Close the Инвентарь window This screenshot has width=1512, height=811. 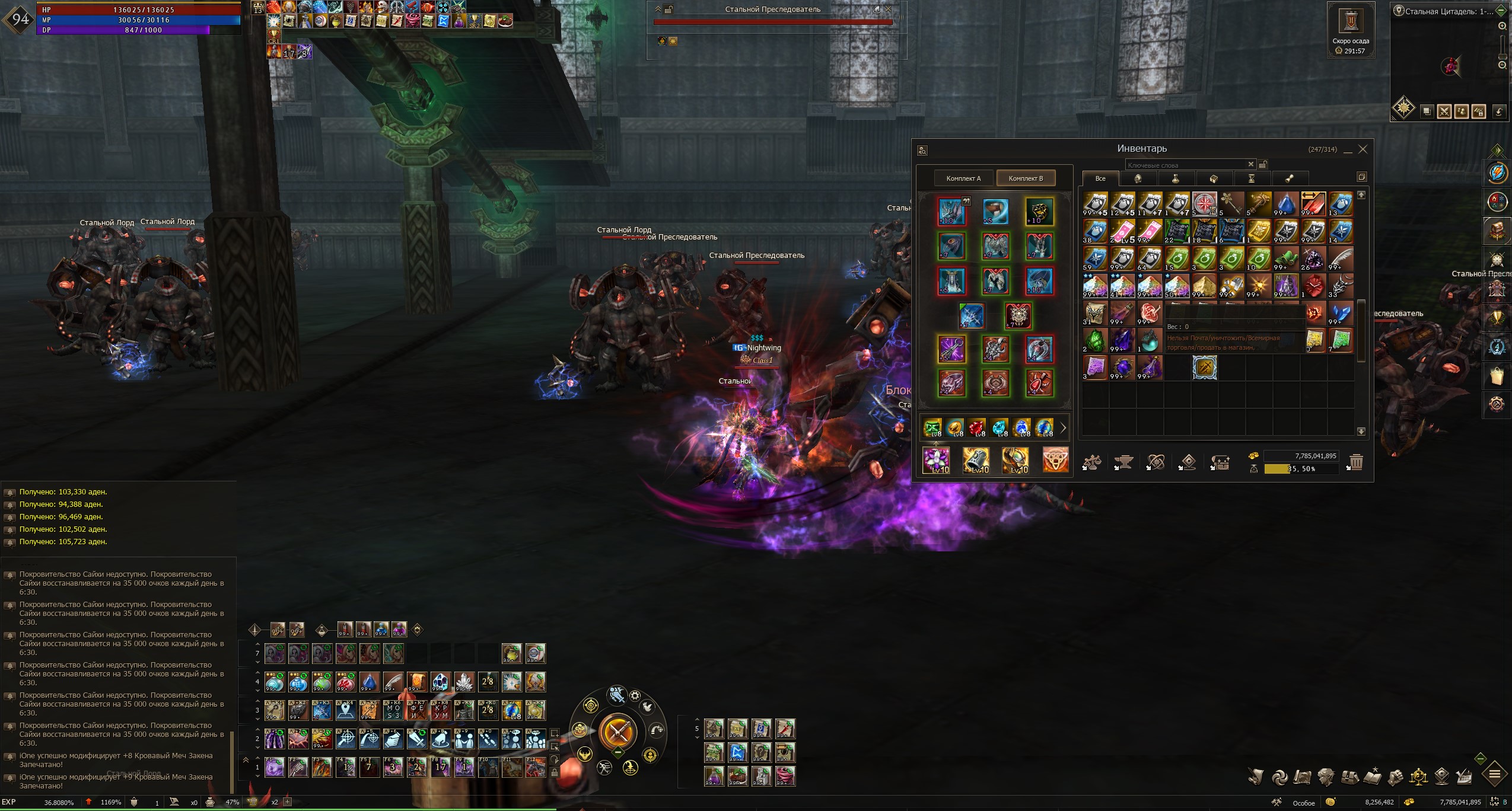tap(1363, 149)
